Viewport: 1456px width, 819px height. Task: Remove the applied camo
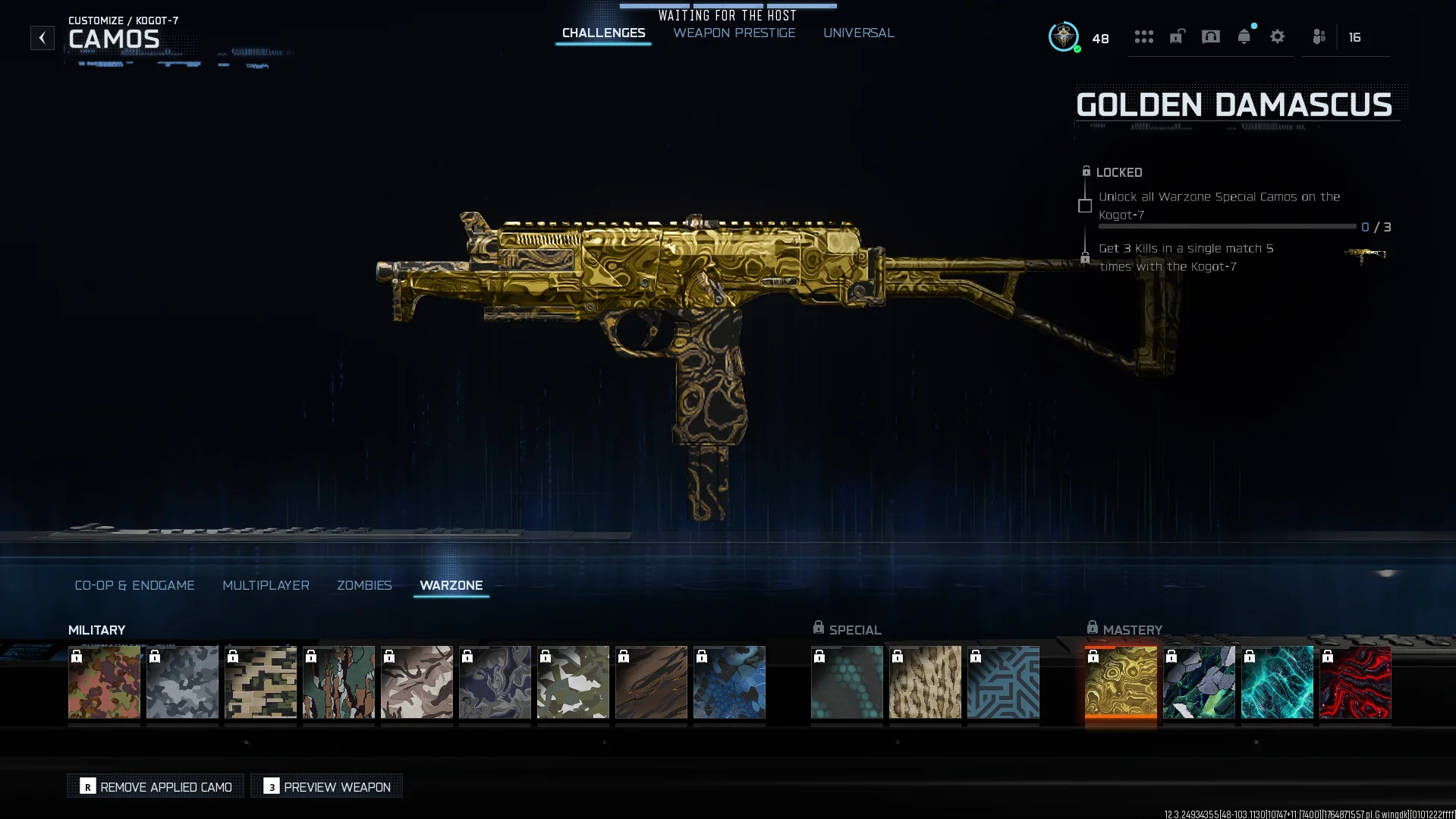click(x=156, y=786)
